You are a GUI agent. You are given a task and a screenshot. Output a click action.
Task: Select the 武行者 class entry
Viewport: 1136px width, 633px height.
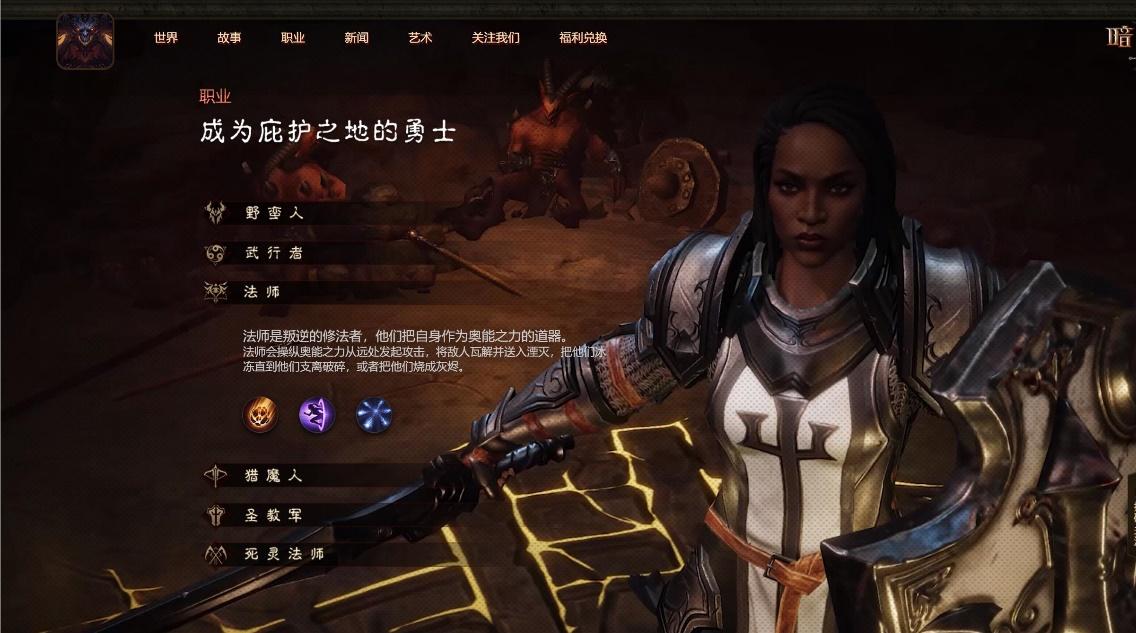pos(272,253)
